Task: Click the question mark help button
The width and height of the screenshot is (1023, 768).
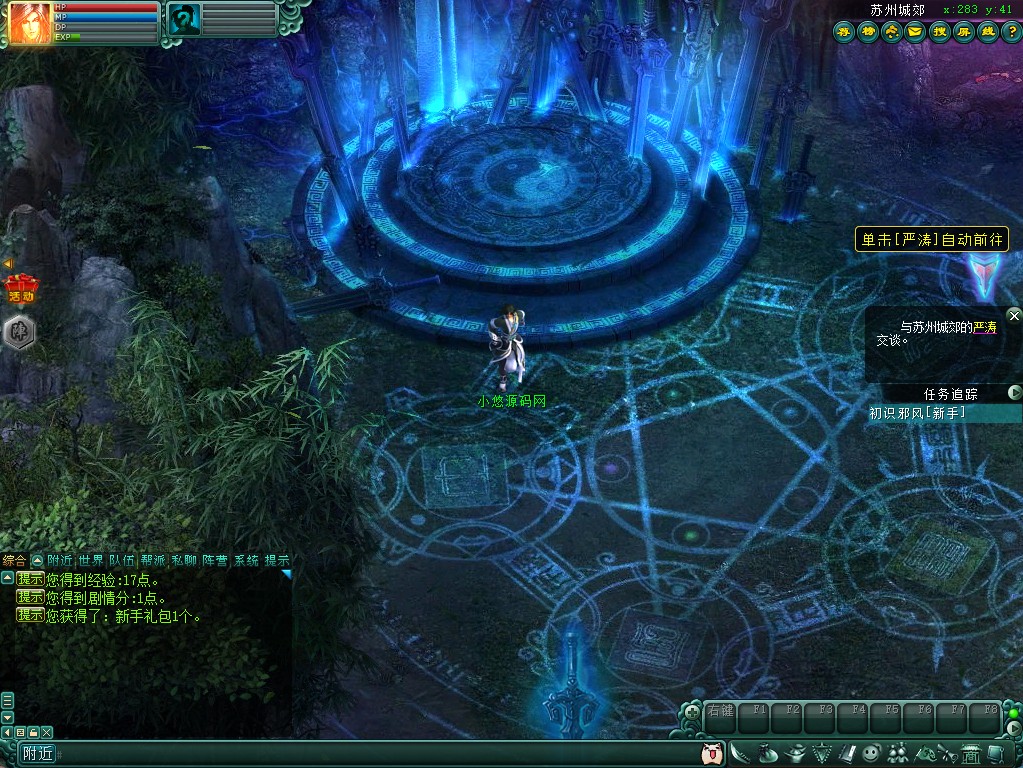Action: pyautogui.click(x=1010, y=32)
